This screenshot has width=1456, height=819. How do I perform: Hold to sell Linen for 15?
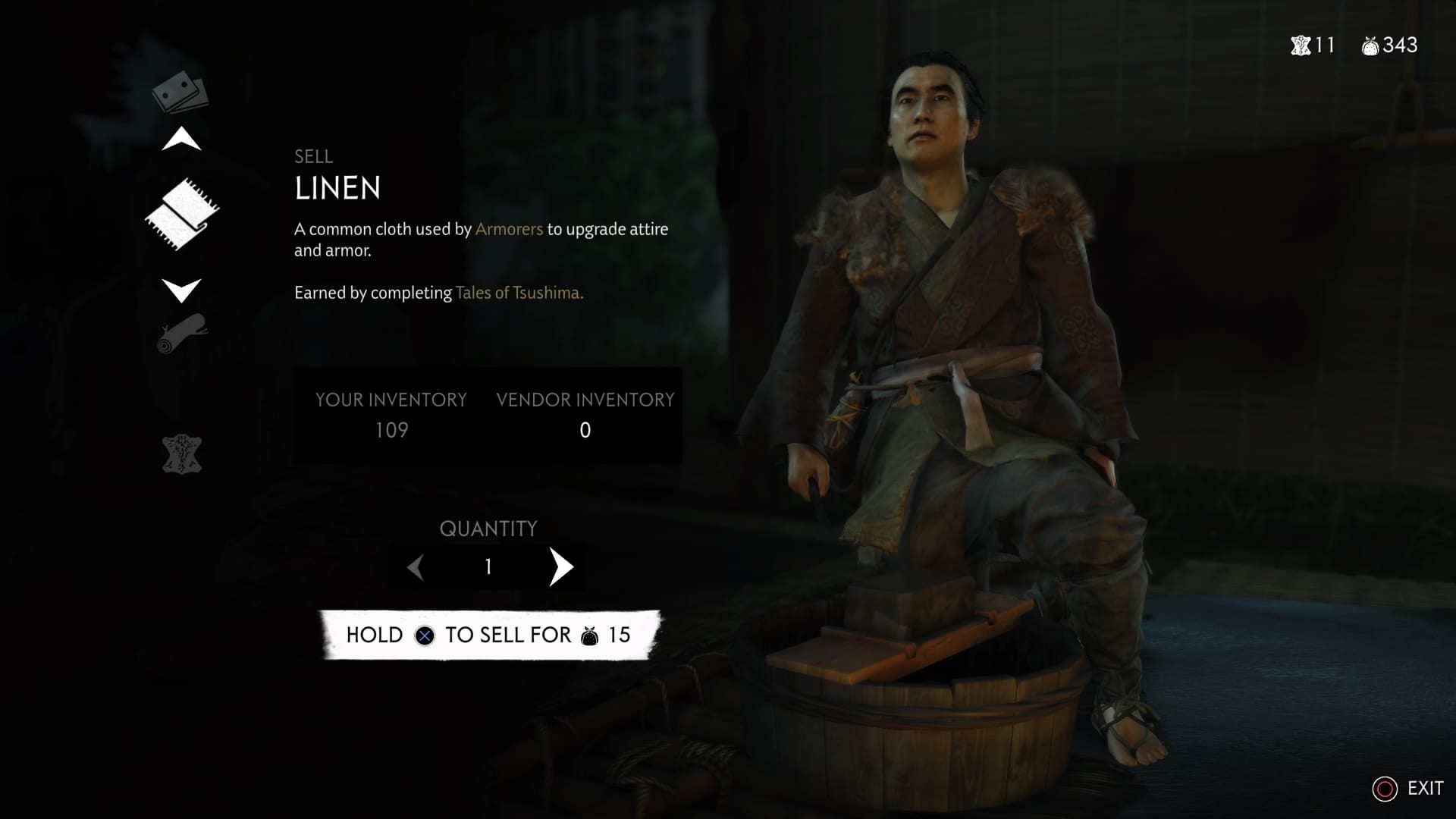[x=489, y=635]
